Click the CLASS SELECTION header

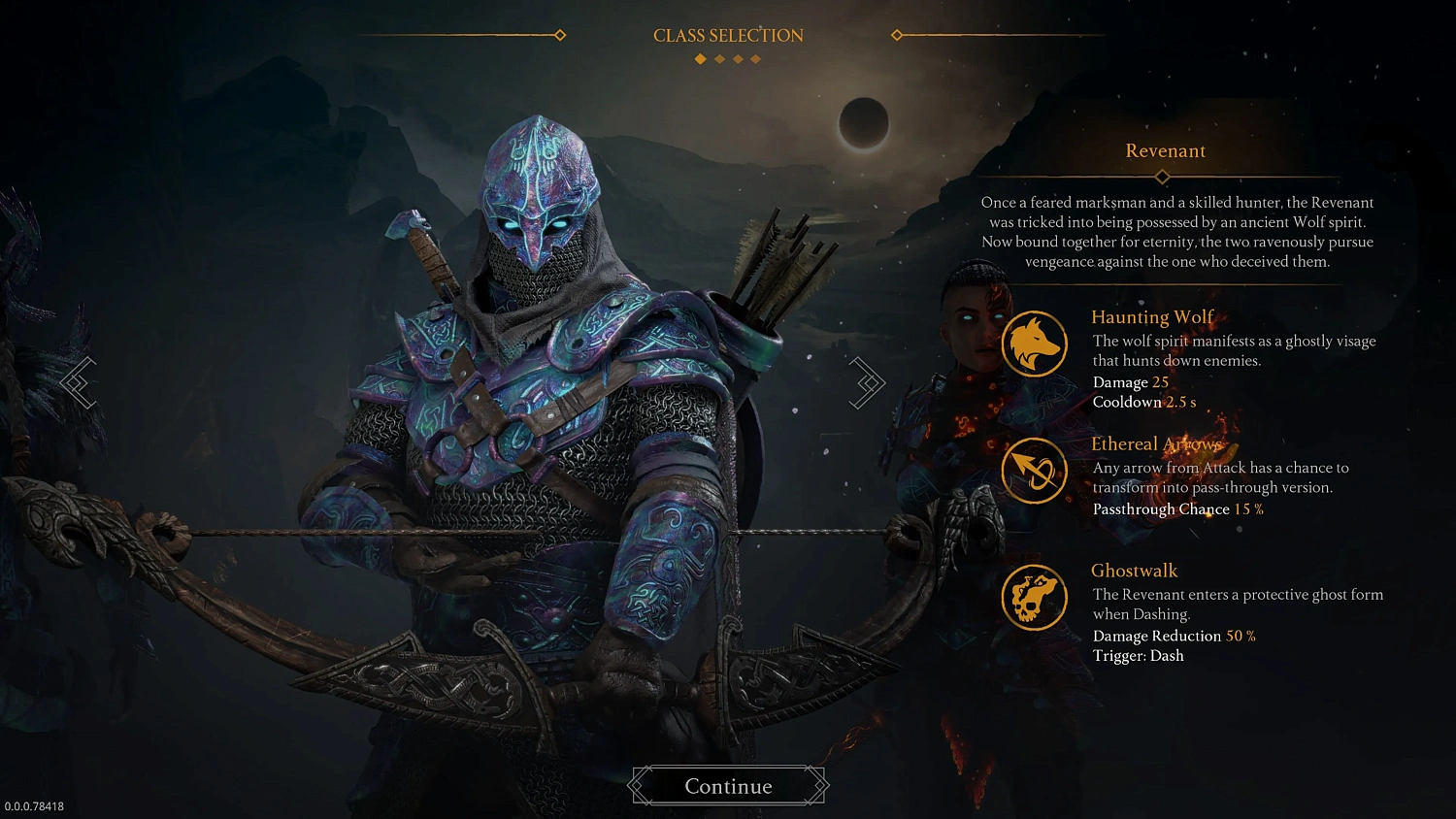(x=727, y=35)
